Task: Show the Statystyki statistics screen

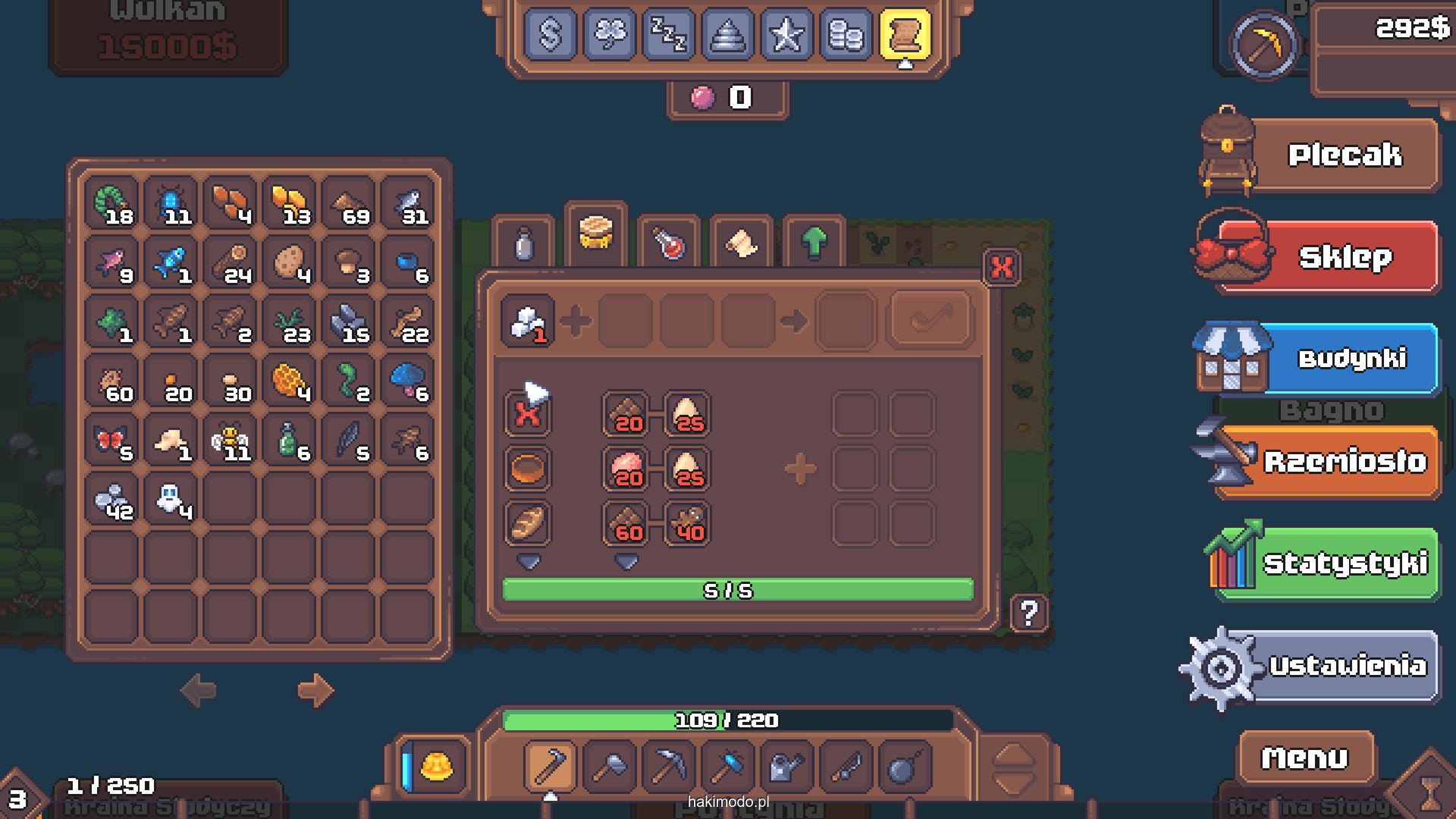Action: [x=1343, y=563]
